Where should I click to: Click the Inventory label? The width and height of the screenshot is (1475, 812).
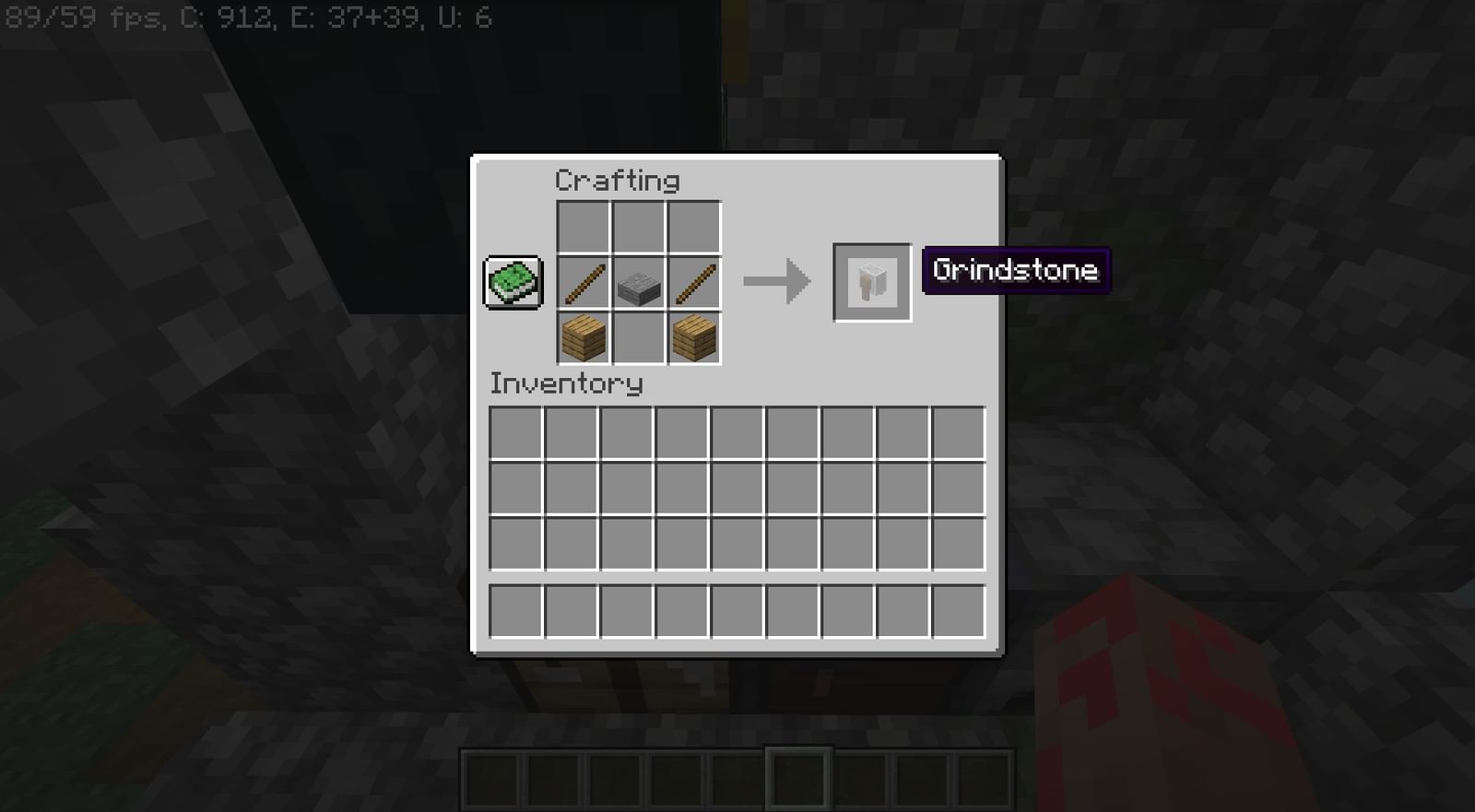(566, 384)
